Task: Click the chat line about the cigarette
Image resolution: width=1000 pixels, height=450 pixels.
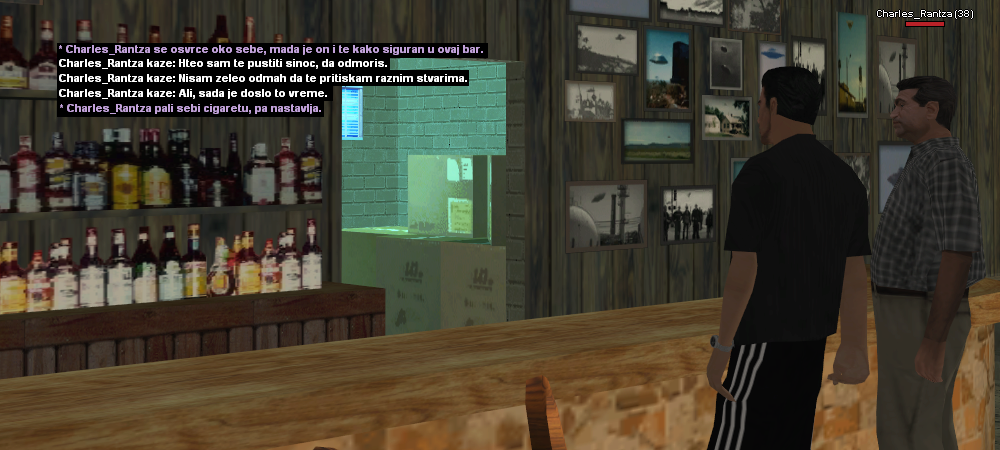Action: (190, 108)
